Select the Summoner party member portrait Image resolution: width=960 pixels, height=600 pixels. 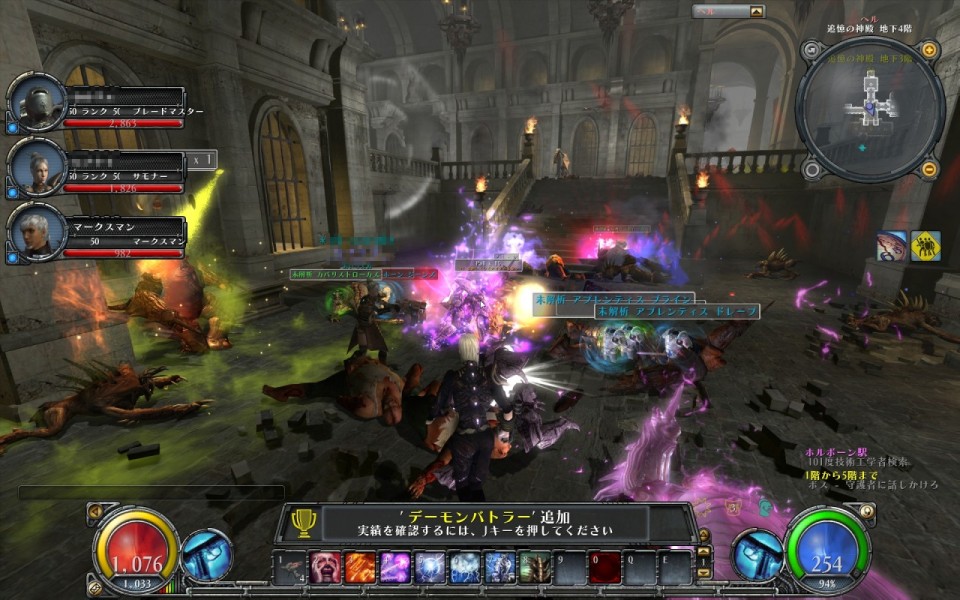(37, 167)
